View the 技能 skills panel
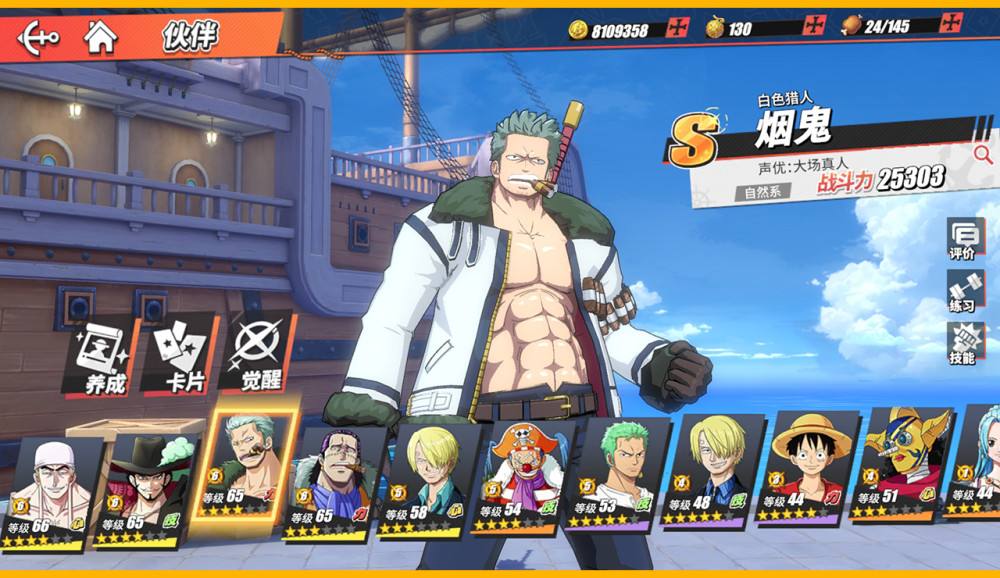Screen dimensions: 1000x578 (964, 344)
